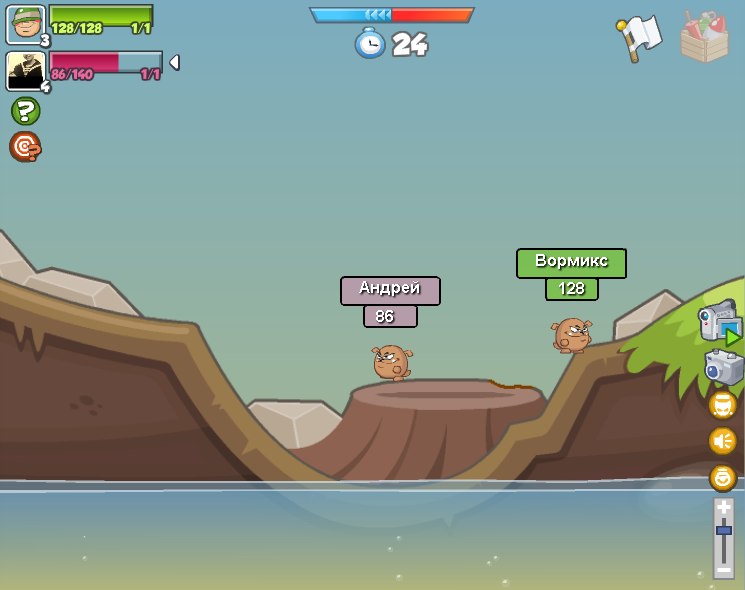Select the green-hat player avatar
745x590 pixels.
tap(25, 24)
